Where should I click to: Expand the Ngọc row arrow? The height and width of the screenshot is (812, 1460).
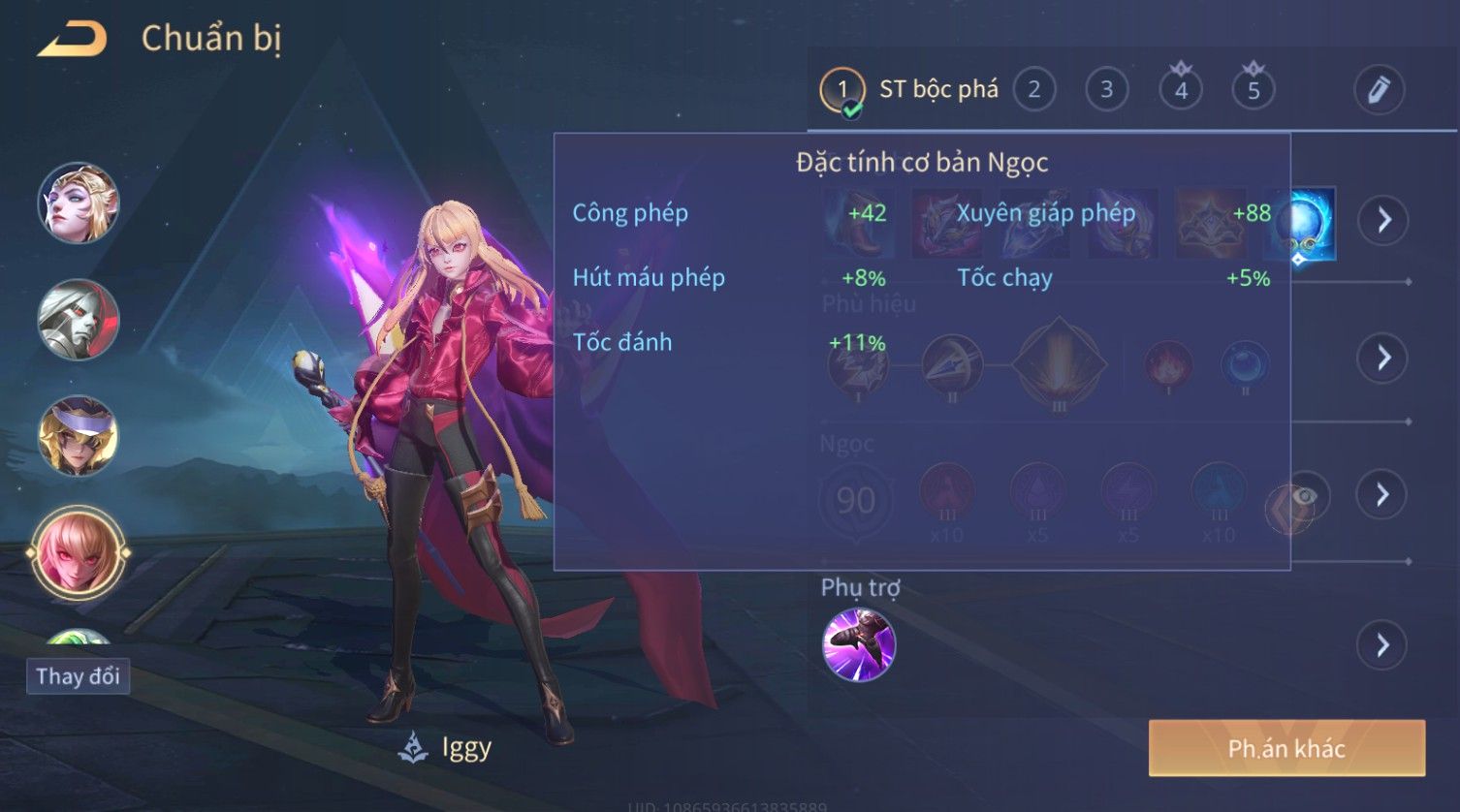1382,495
